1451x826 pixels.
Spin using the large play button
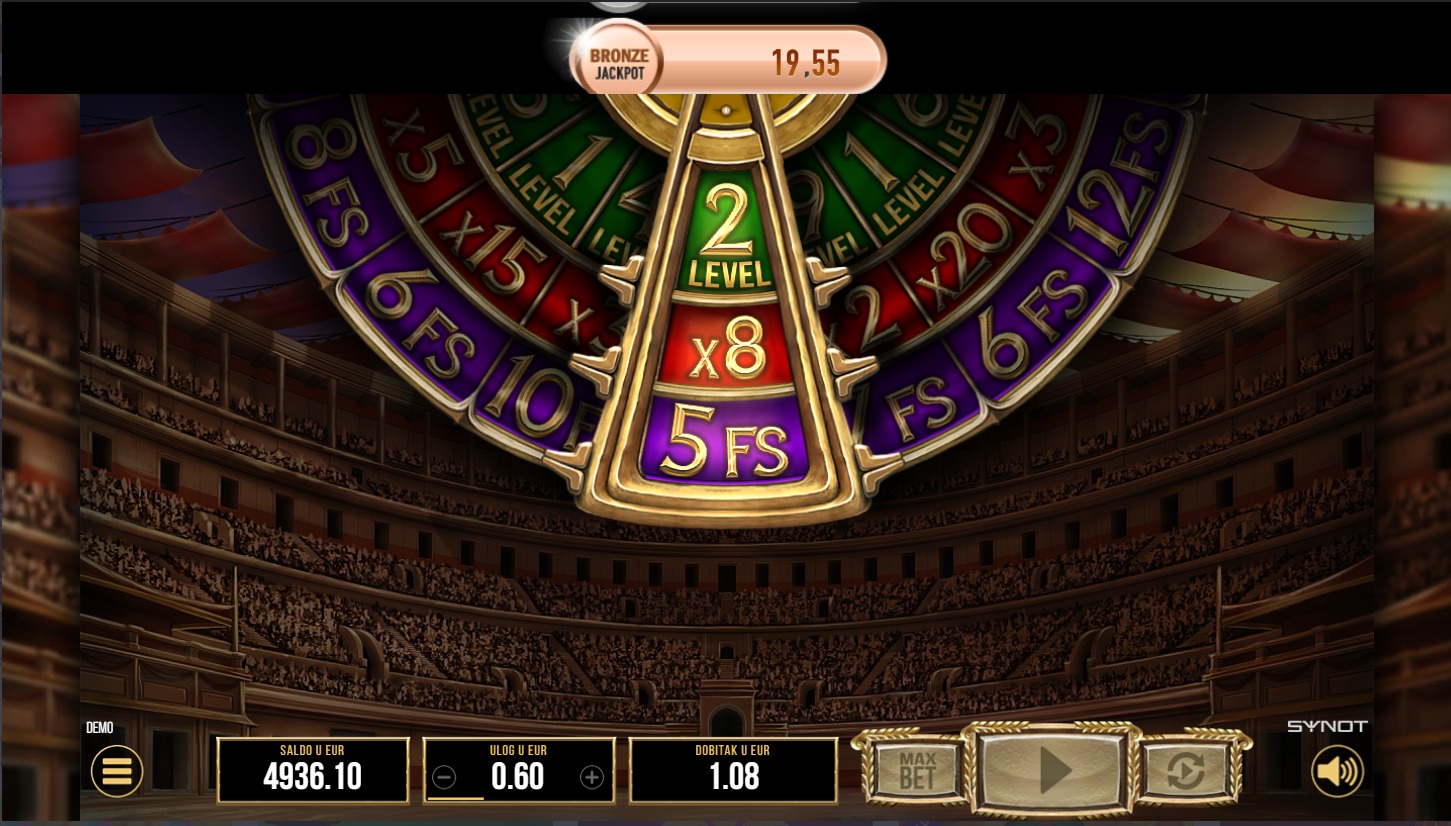1054,770
